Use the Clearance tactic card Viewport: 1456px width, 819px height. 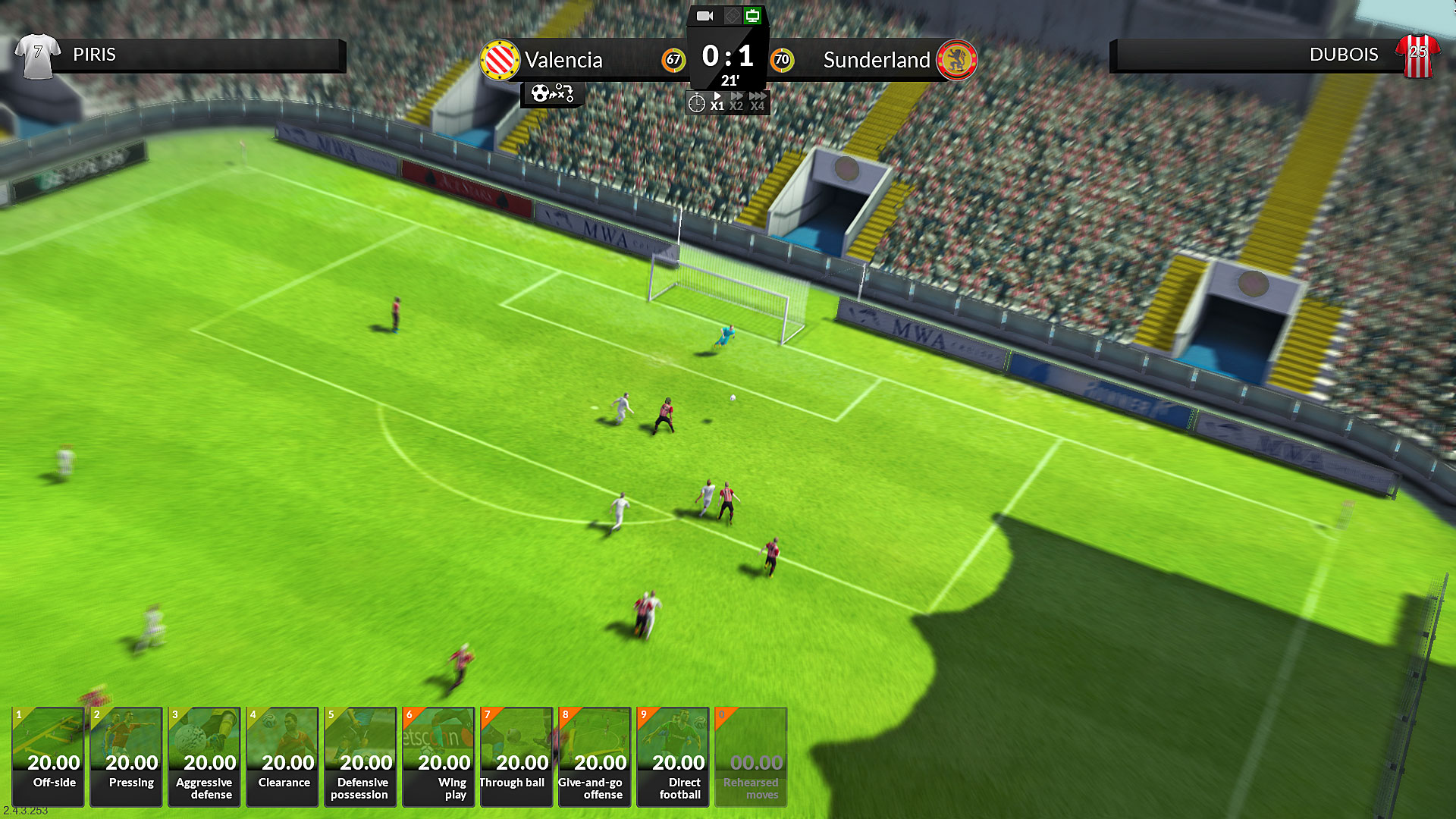click(x=282, y=757)
